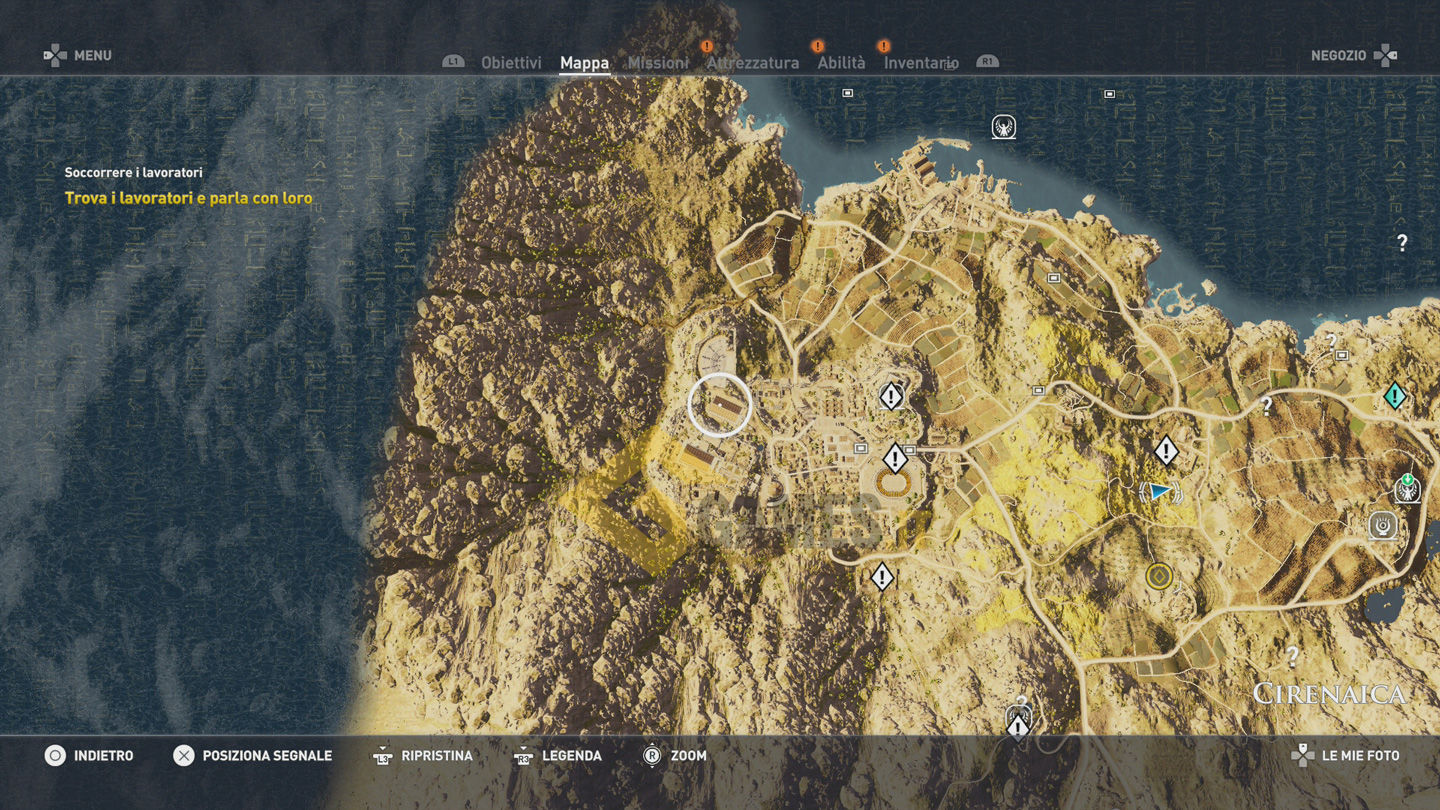Go back with the Indietro button
Image resolution: width=1440 pixels, height=810 pixels.
pyautogui.click(x=89, y=756)
